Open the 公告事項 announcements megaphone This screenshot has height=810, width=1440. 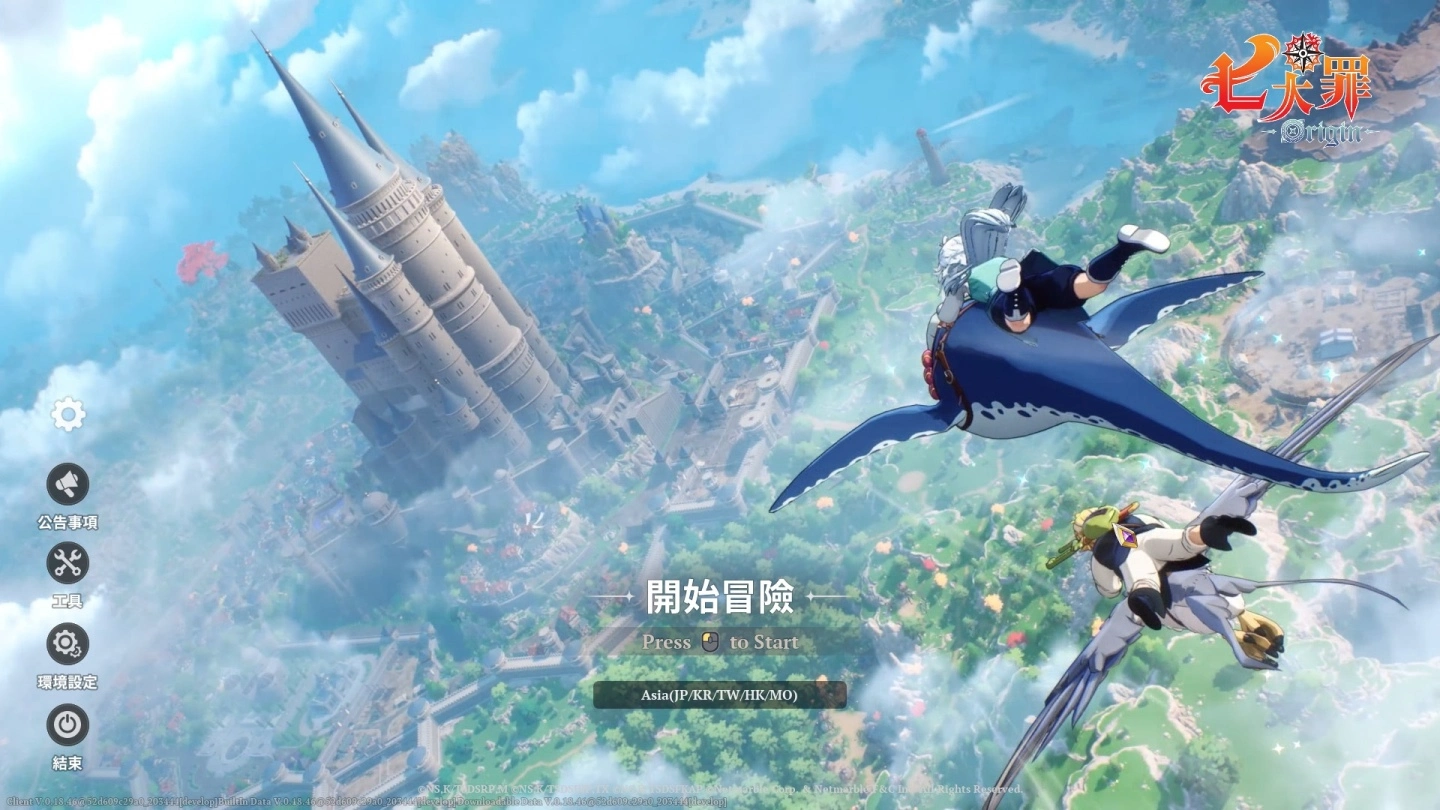68,485
